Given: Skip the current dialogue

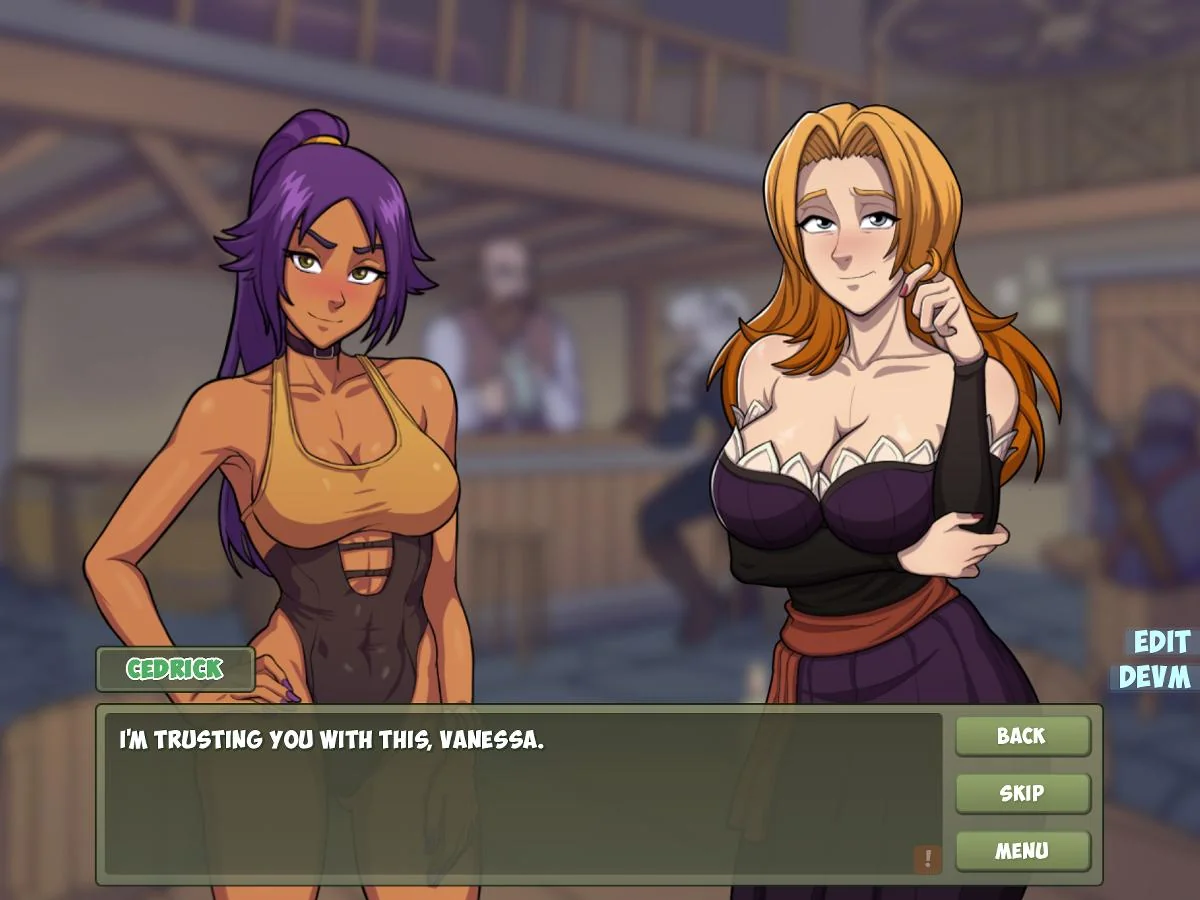Looking at the screenshot, I should [1022, 794].
